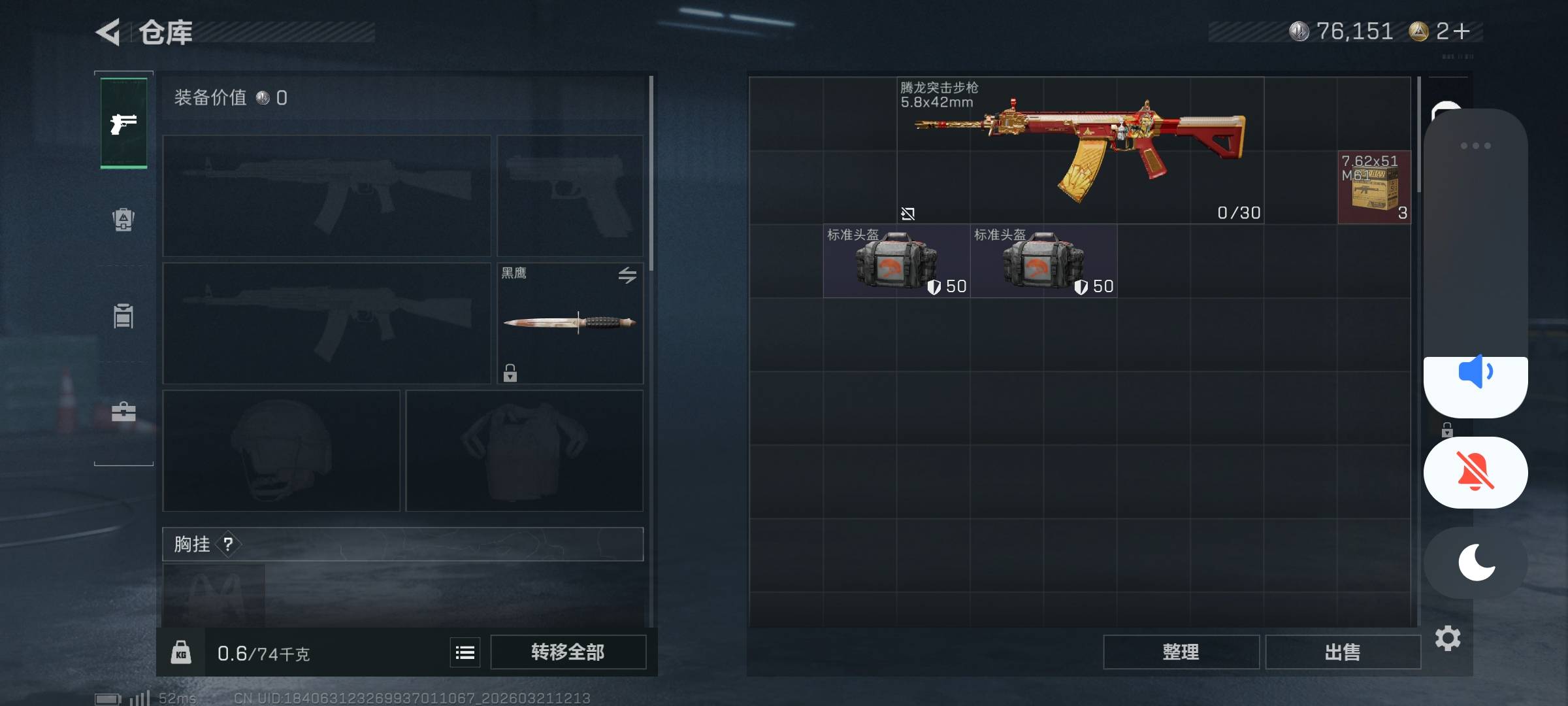Select the 7.62x51 M61 ammo box
Image resolution: width=1568 pixels, height=706 pixels.
coord(1374,188)
